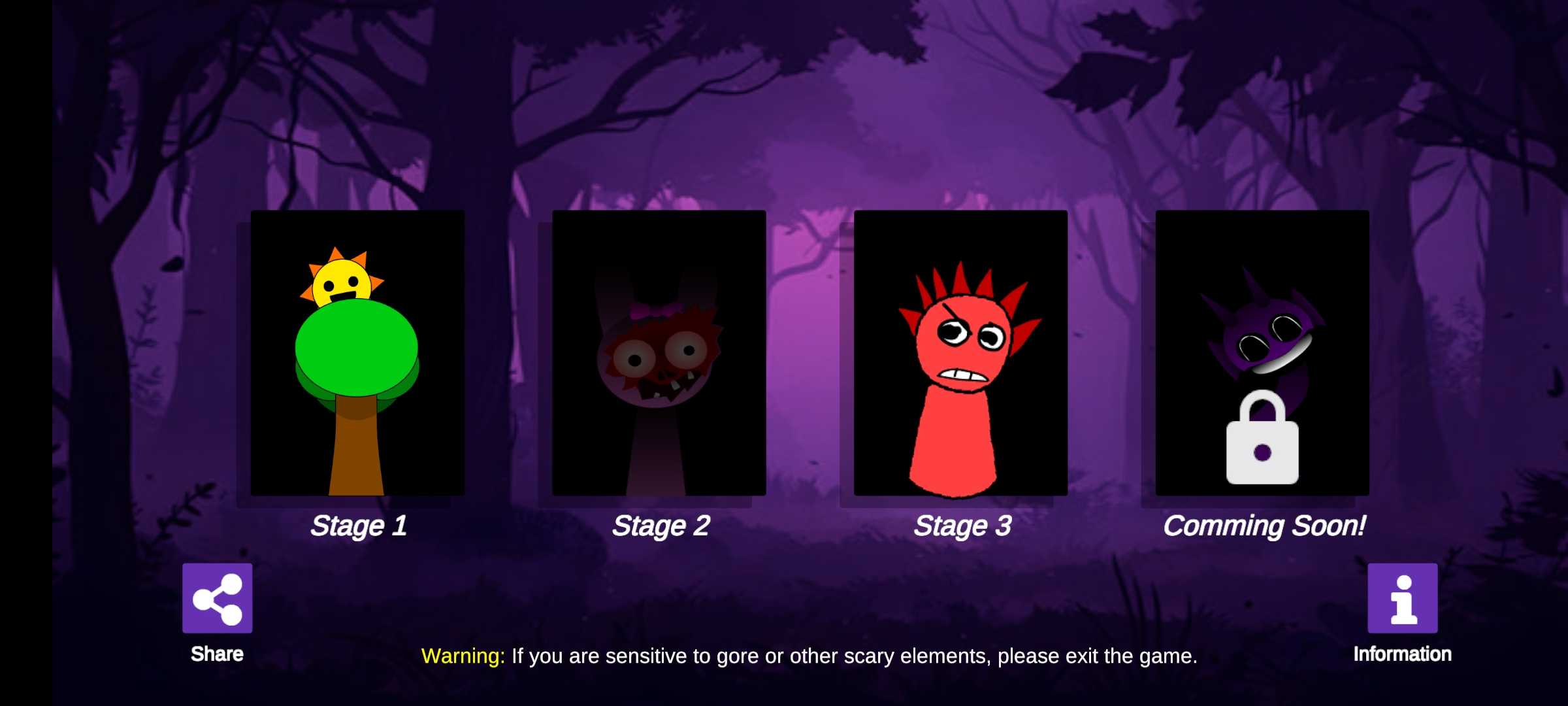Open the Information button

[x=1402, y=598]
